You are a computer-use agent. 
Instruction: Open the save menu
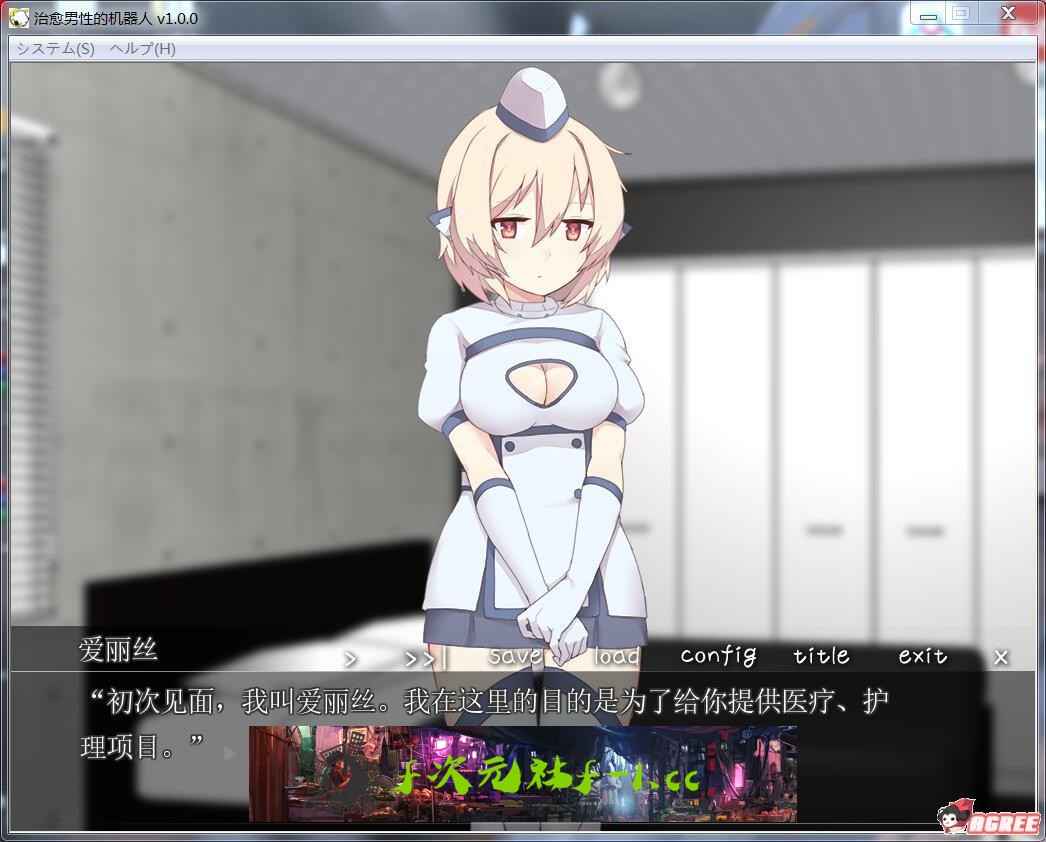point(515,656)
